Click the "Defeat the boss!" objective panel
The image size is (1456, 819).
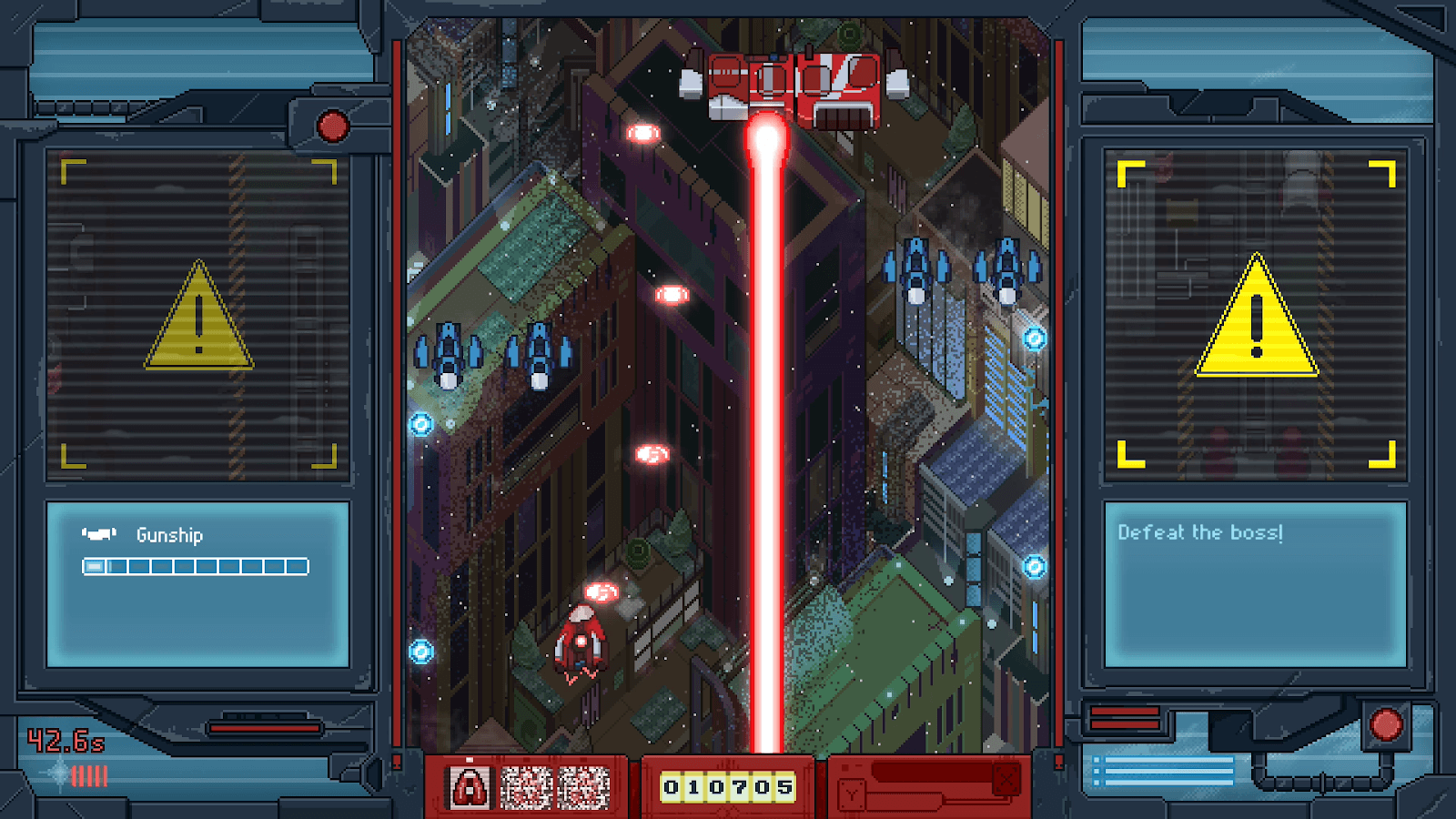(x=1255, y=584)
